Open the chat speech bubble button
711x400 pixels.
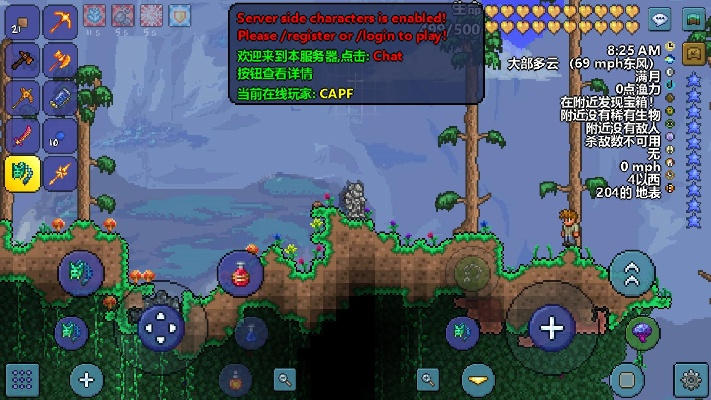click(660, 18)
